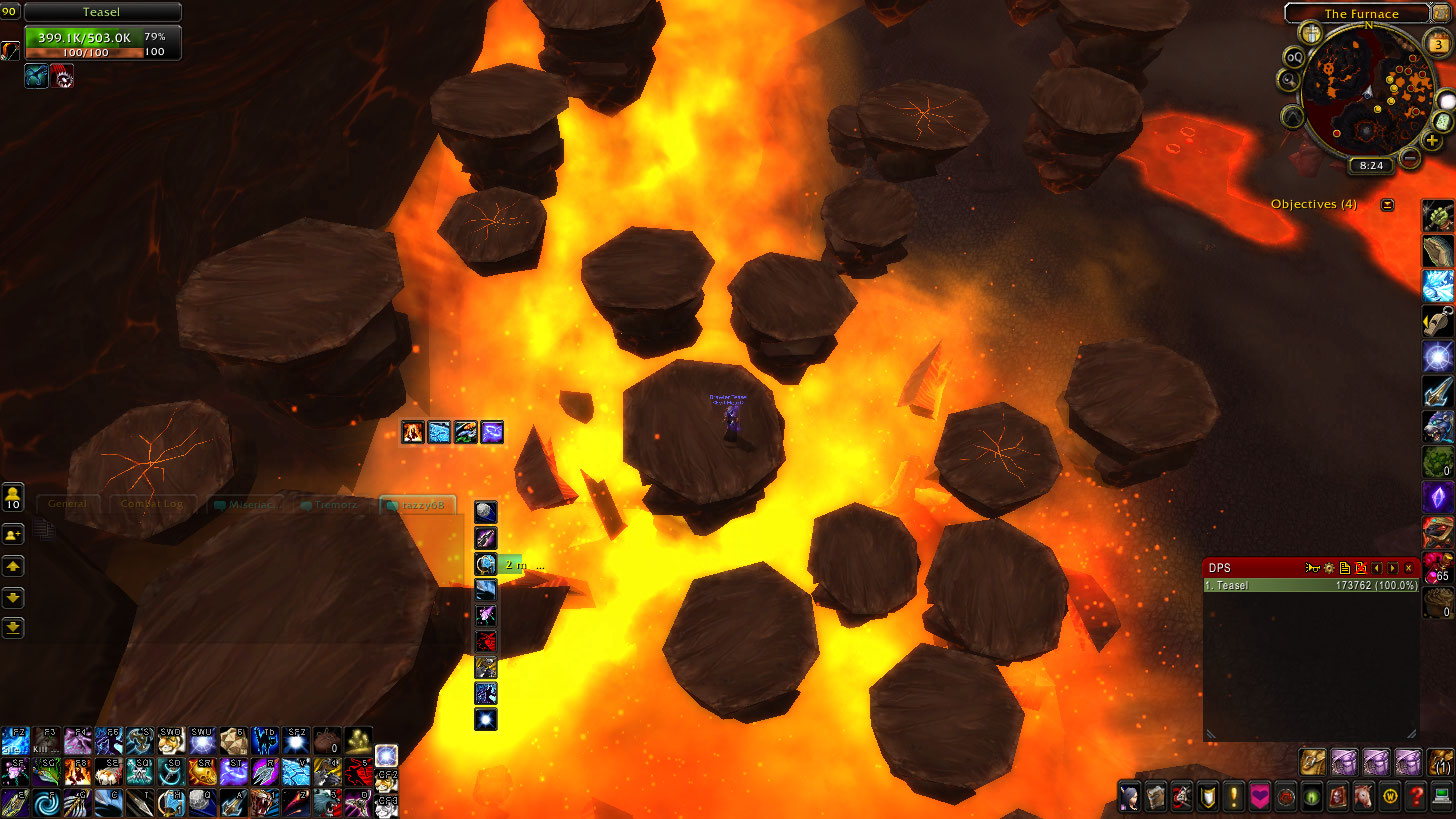Close the DPS meter window
This screenshot has height=819, width=1456.
(1409, 567)
